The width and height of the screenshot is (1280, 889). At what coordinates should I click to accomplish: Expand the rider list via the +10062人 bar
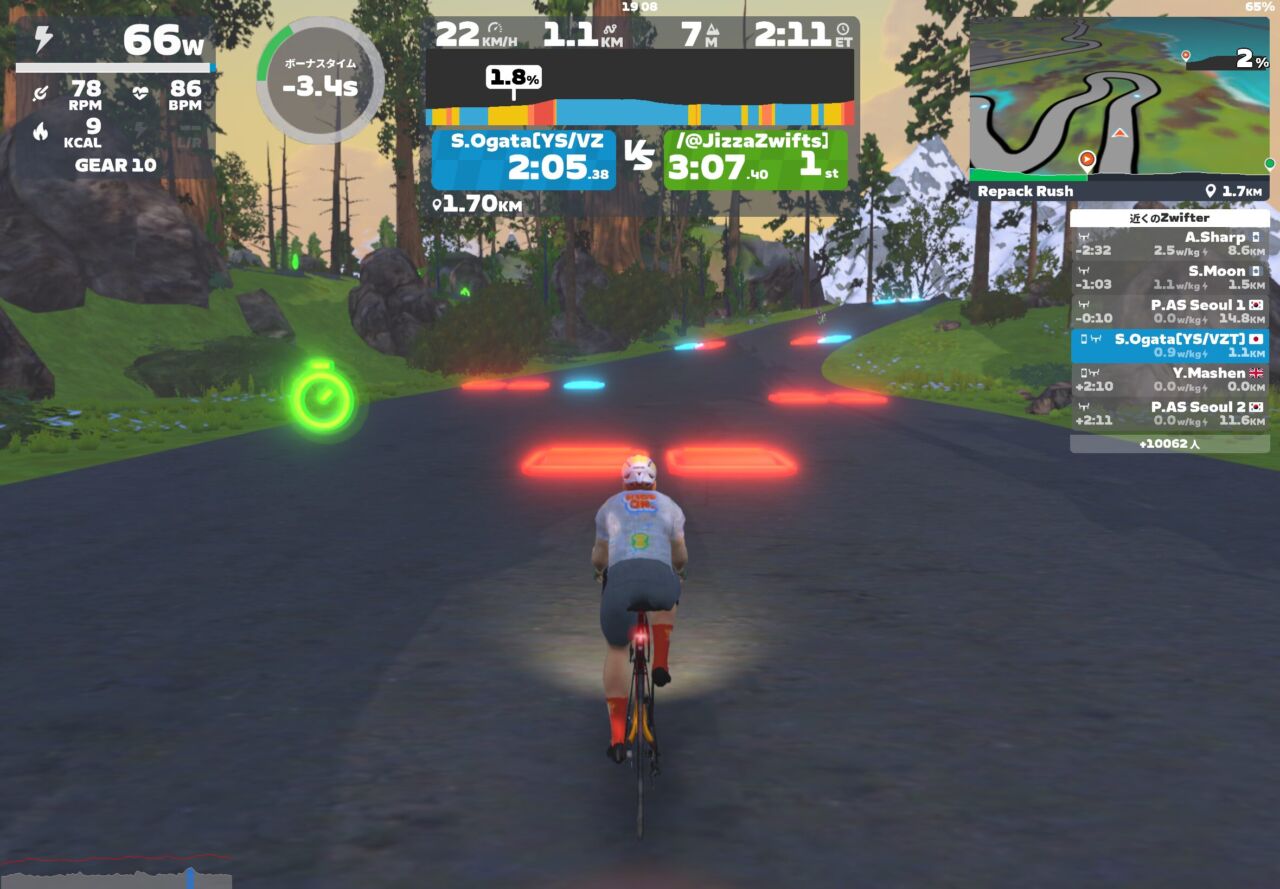[1170, 443]
